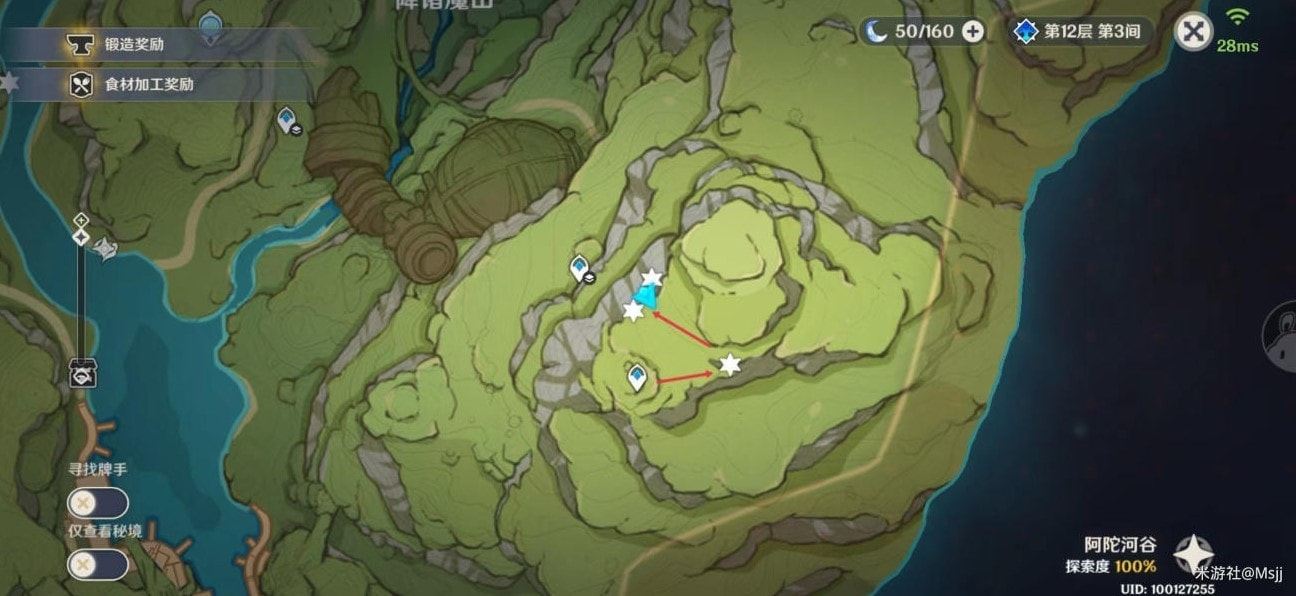This screenshot has height=596, width=1296.
Task: Click the map zoom slider handle
Action: 81,236
